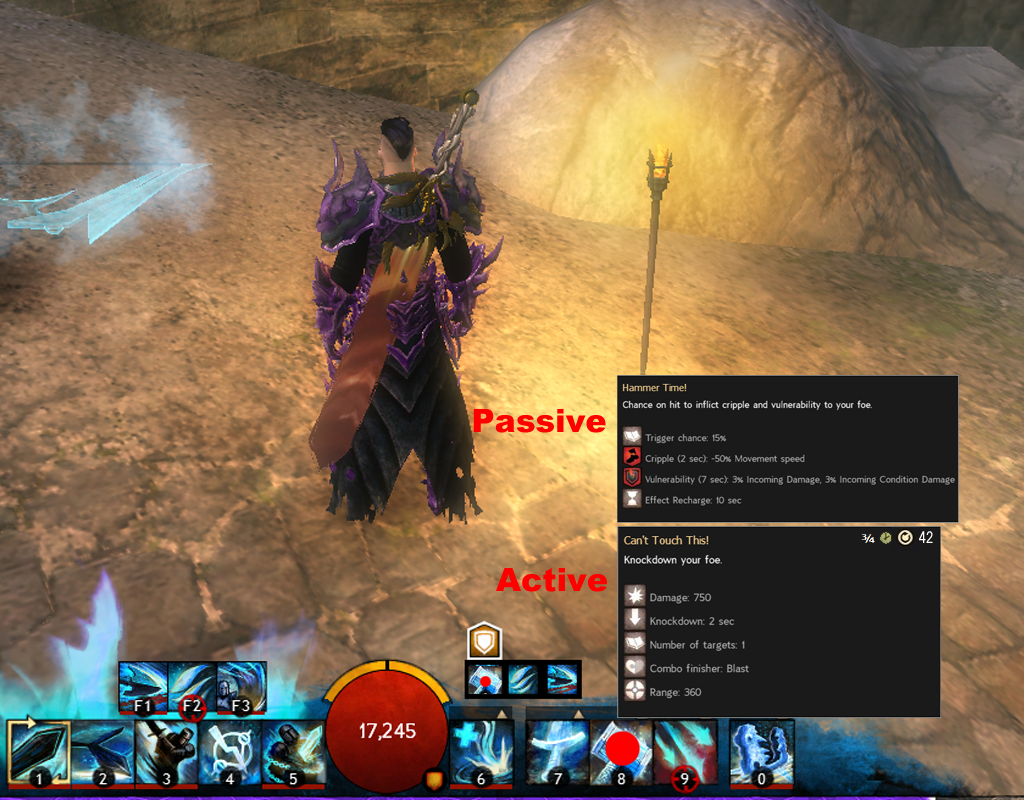The width and height of the screenshot is (1024, 800).
Task: Activate weapon skill 5 with the chained fist
Action: [x=293, y=752]
